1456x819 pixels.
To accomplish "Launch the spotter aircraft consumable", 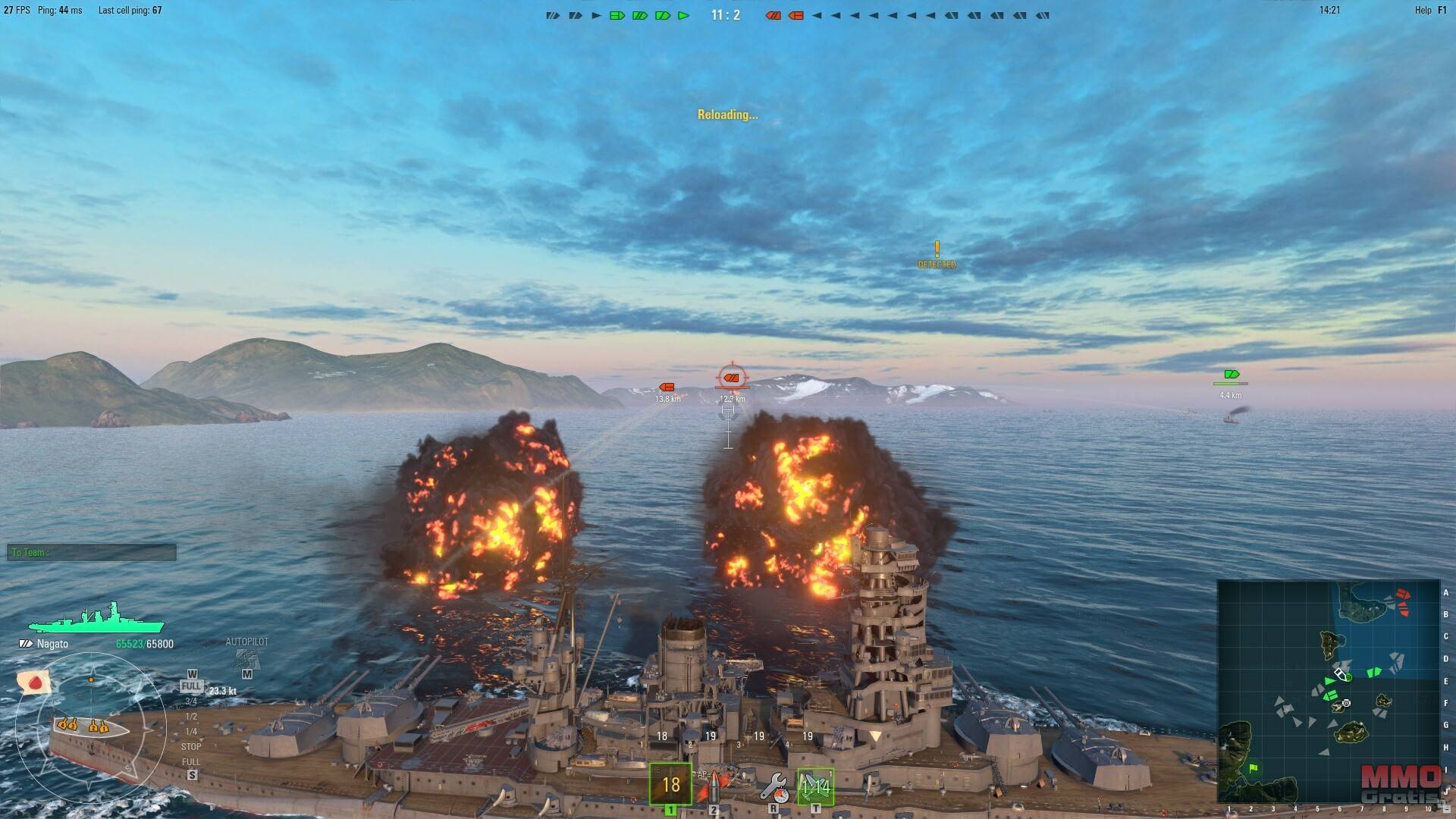I will (815, 787).
